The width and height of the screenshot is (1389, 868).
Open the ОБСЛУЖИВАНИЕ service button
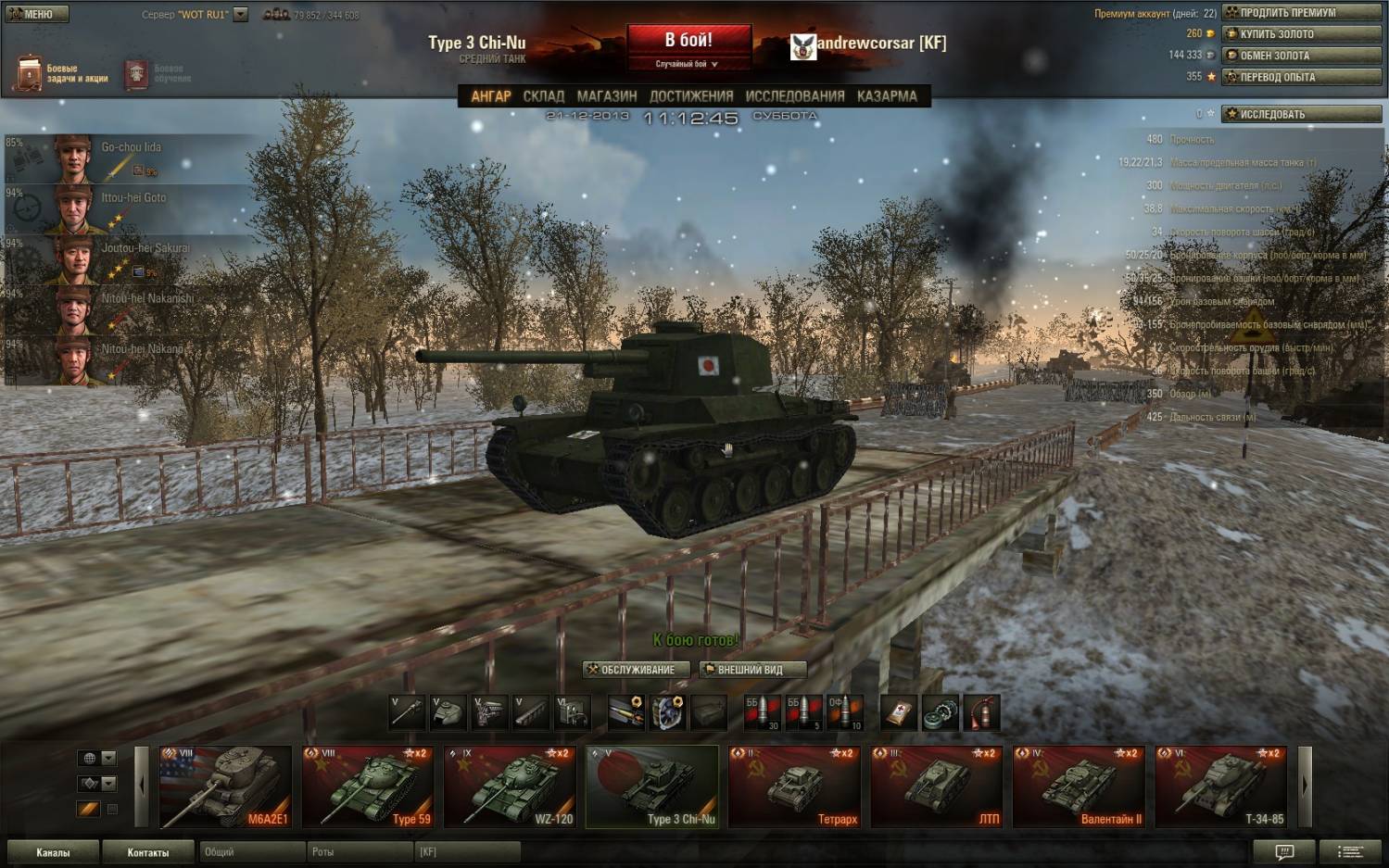(638, 670)
